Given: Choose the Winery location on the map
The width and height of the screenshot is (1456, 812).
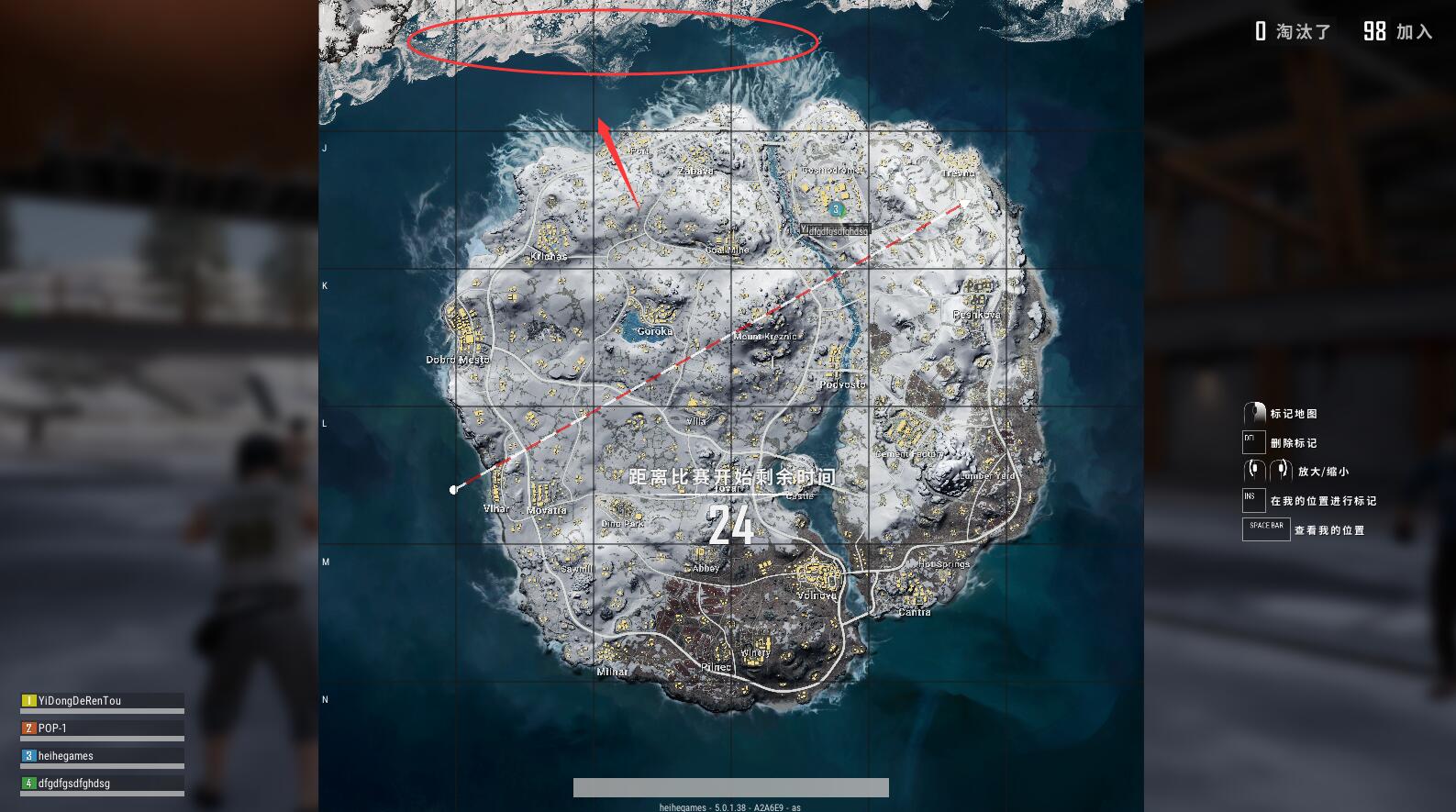Looking at the screenshot, I should tap(755, 653).
